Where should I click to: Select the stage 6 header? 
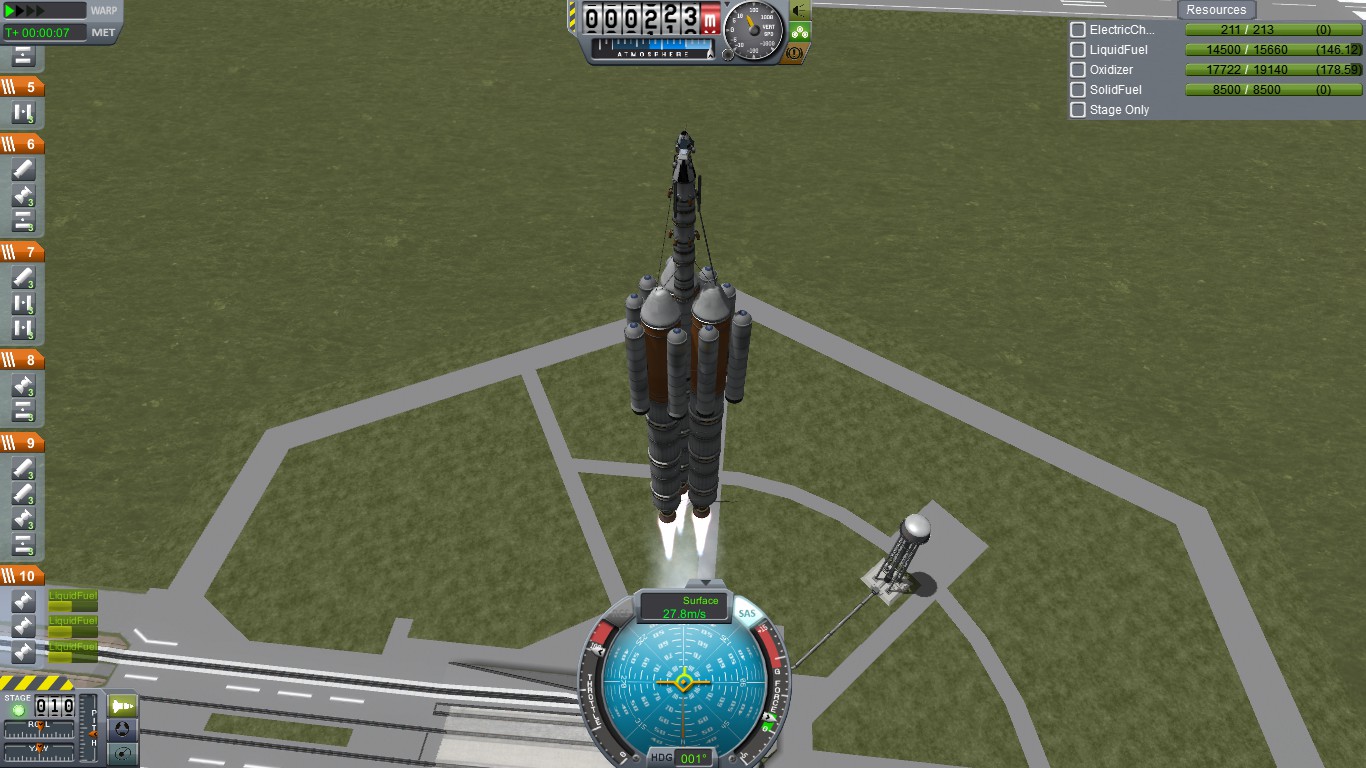(22, 144)
